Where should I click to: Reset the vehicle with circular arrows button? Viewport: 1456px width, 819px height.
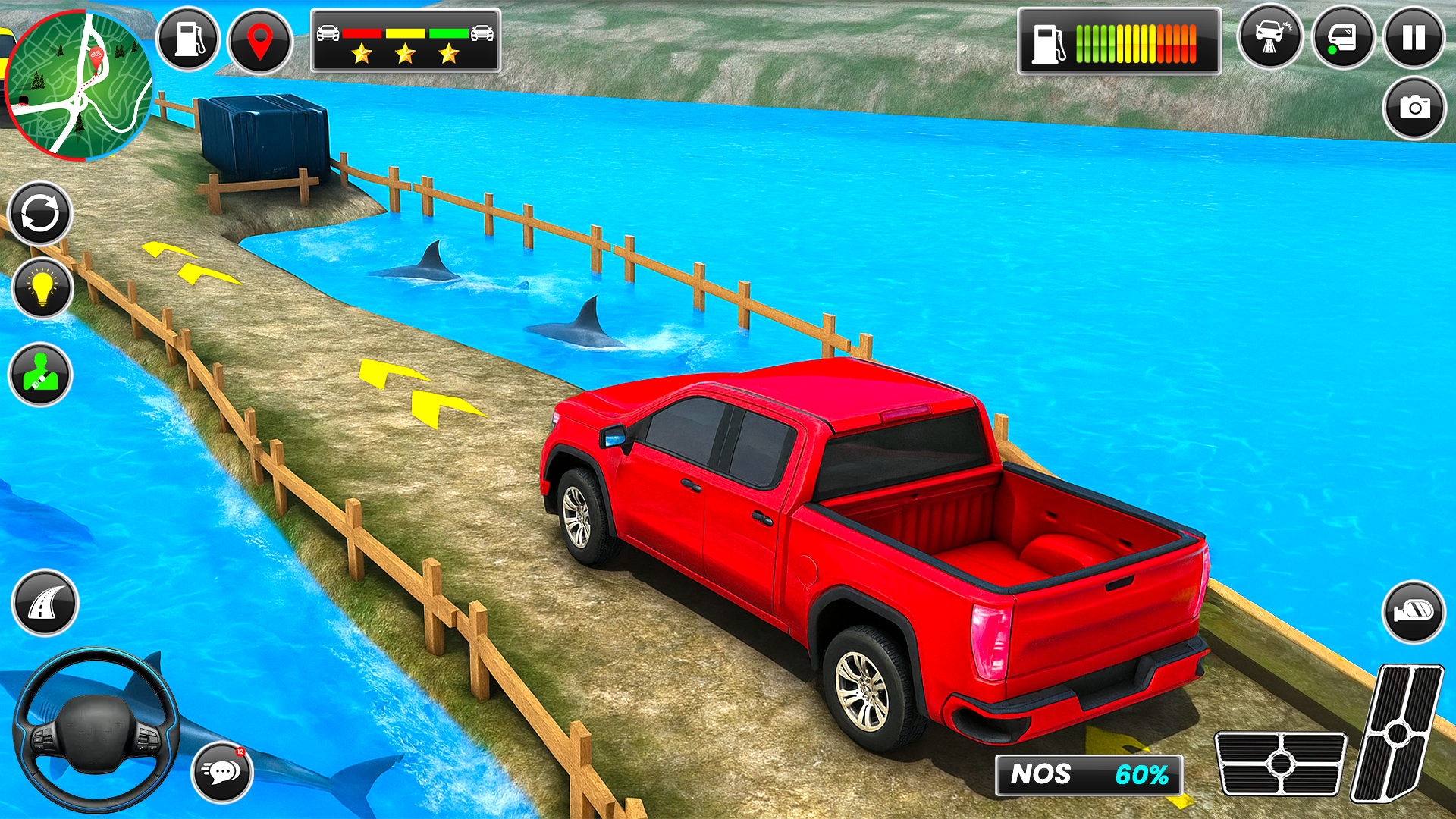[40, 213]
